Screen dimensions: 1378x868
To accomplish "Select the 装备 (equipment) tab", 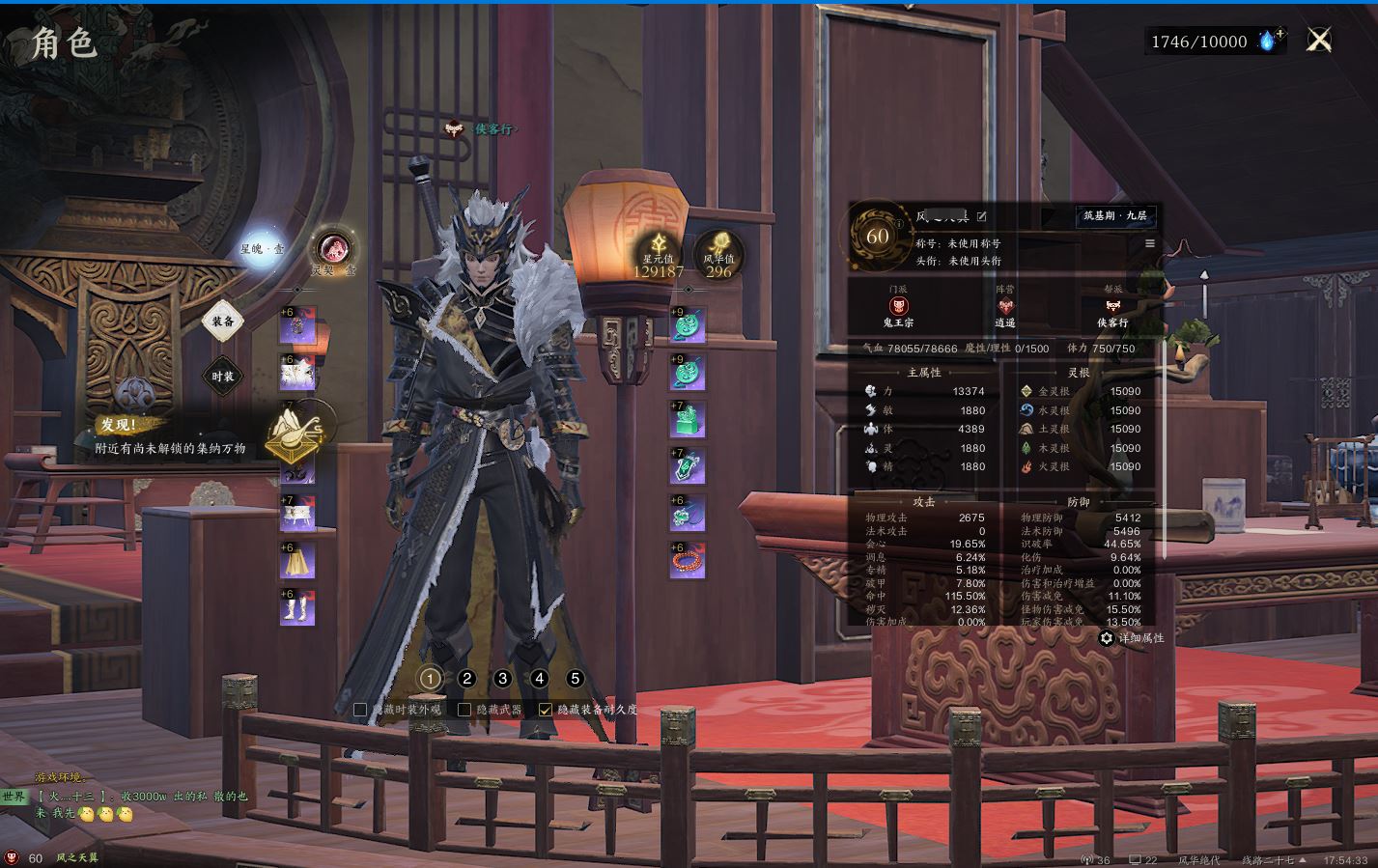I will point(223,322).
